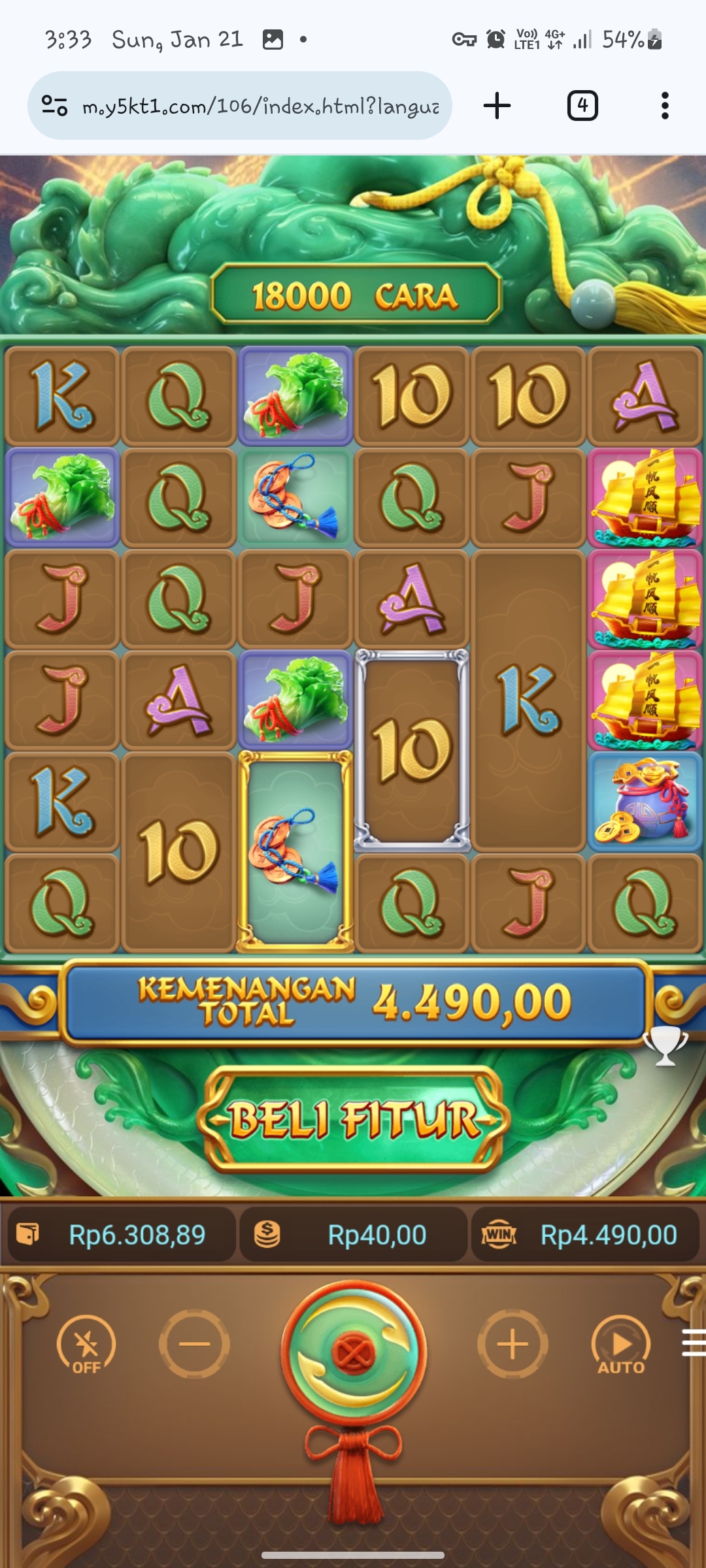Increase the bet with the plus button
The image size is (706, 1568).
pos(513,1344)
